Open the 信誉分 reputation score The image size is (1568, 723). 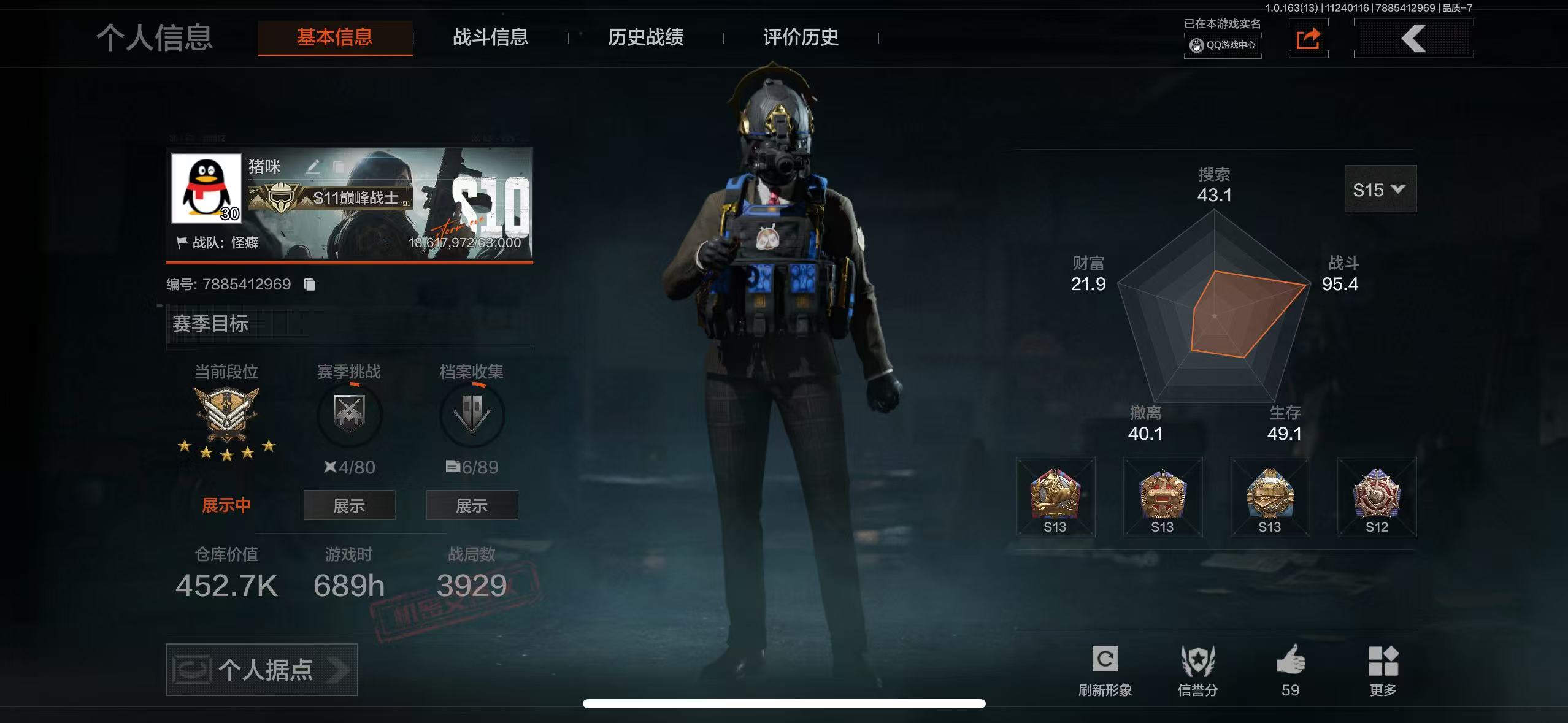1197,670
